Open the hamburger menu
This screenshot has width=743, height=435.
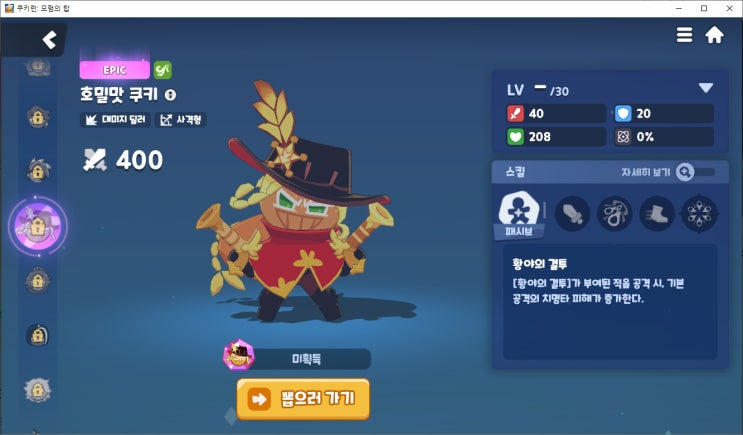685,35
